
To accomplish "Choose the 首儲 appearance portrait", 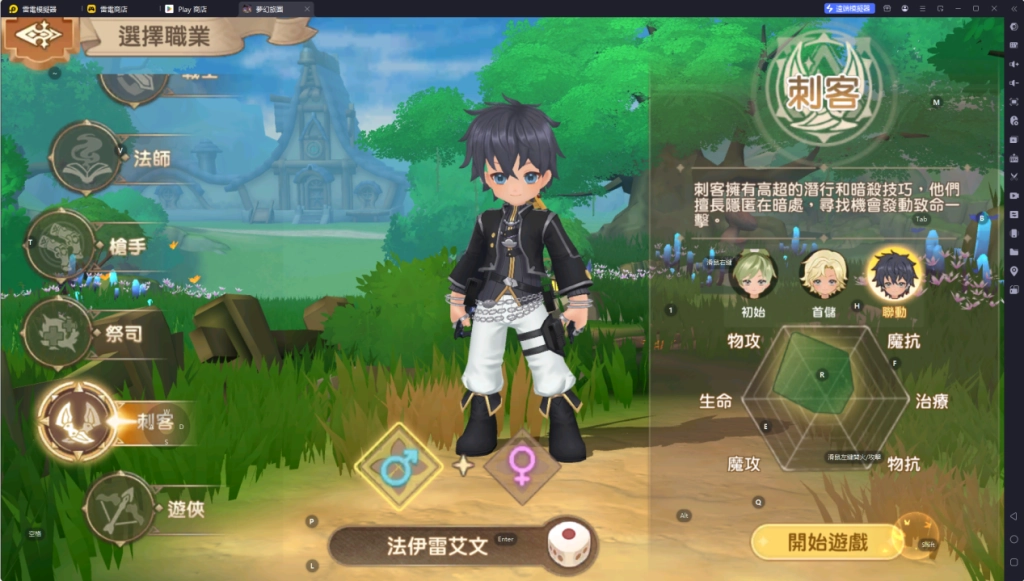I will point(823,274).
